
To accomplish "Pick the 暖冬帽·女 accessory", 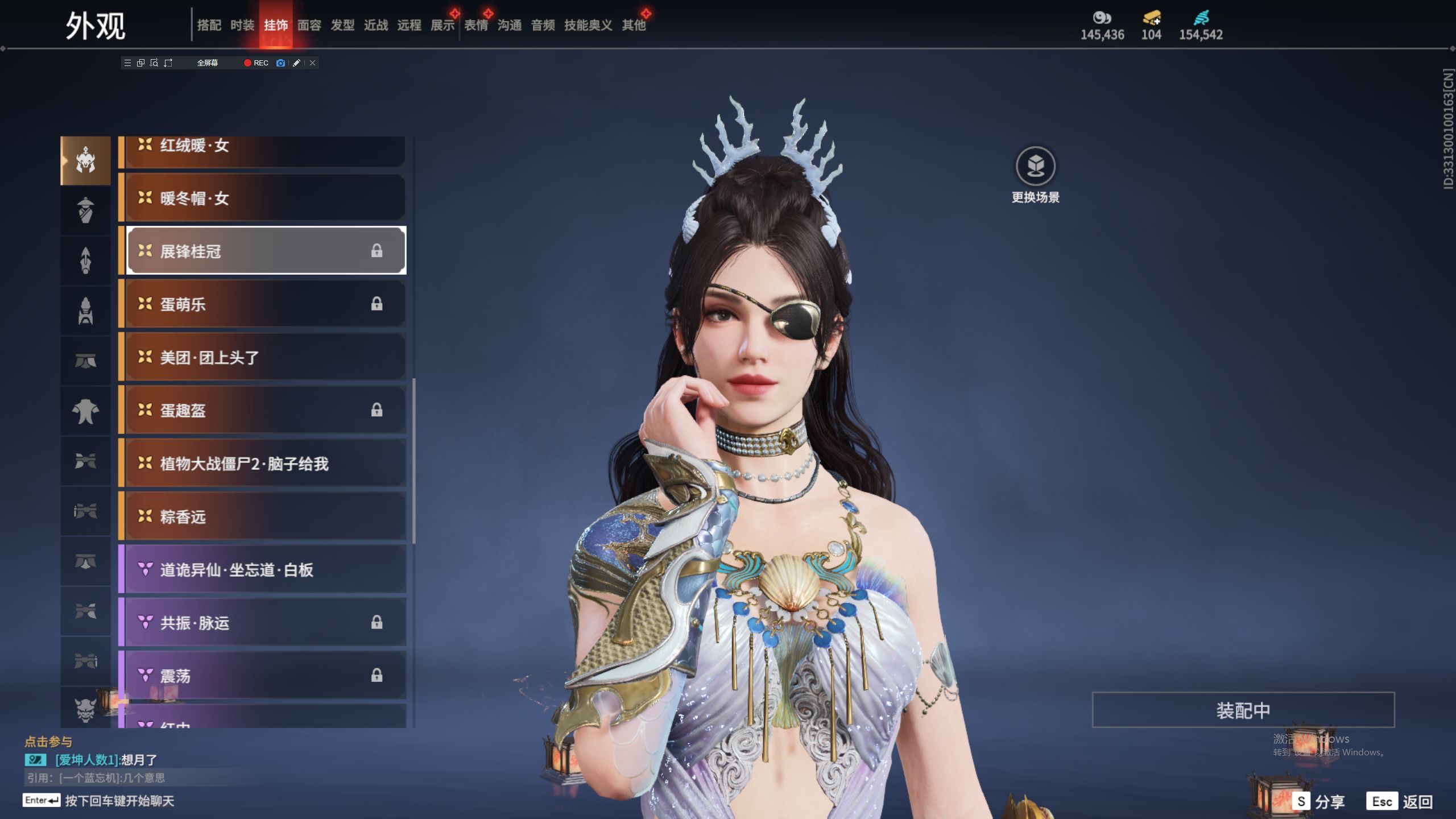I will click(265, 198).
